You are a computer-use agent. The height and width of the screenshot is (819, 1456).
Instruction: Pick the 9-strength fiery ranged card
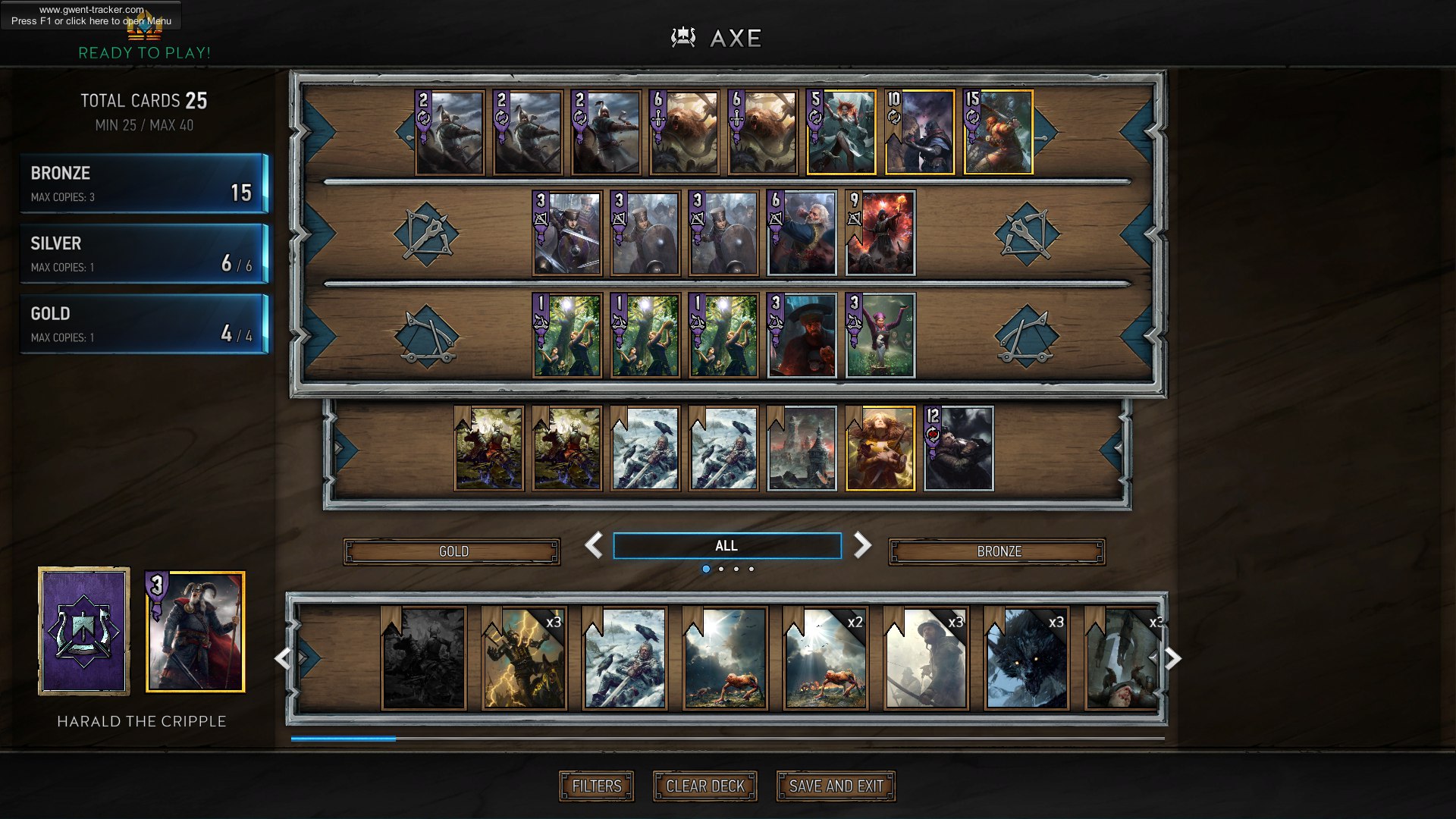coord(880,233)
